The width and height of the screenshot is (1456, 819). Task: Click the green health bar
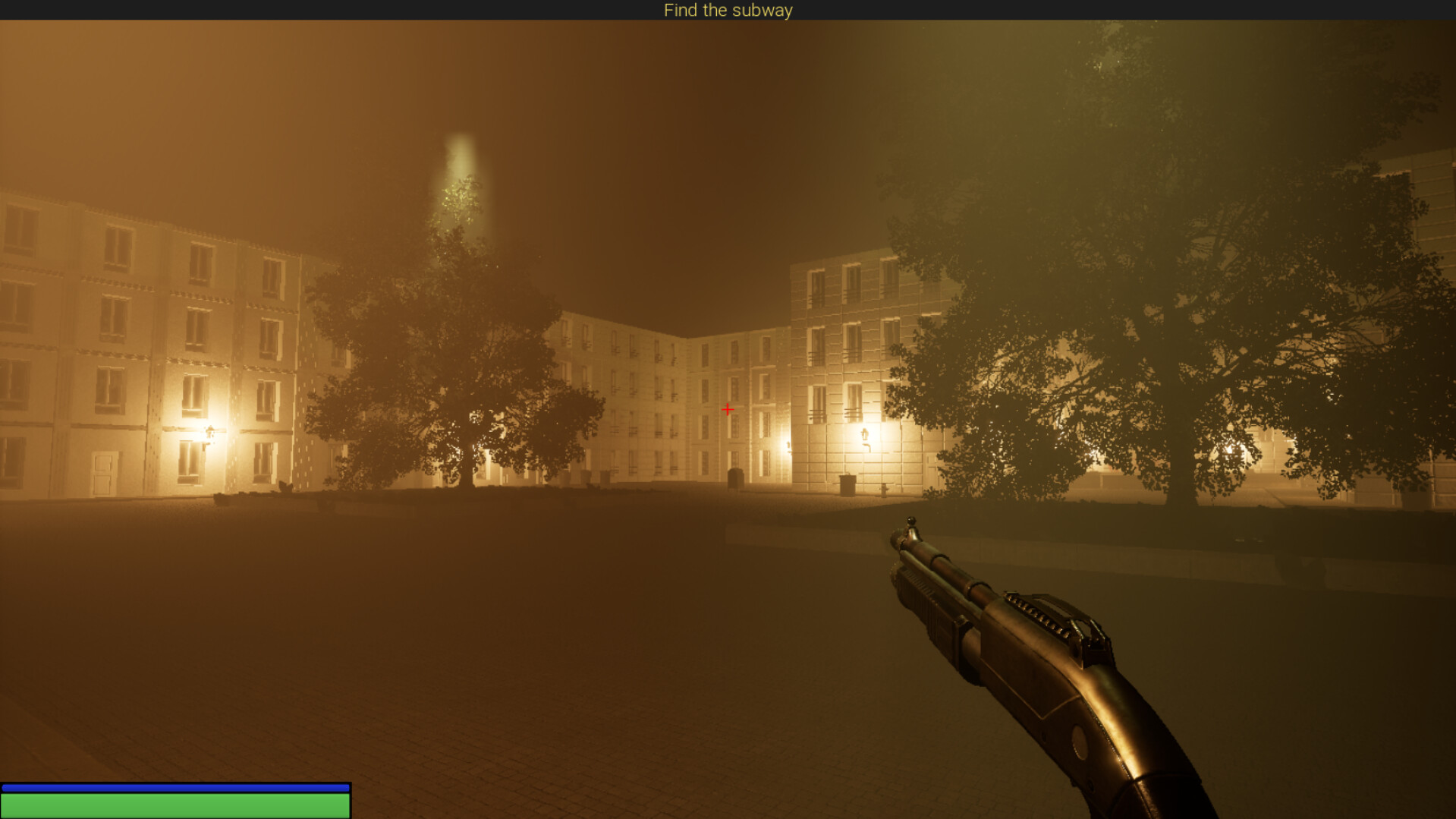point(175,807)
